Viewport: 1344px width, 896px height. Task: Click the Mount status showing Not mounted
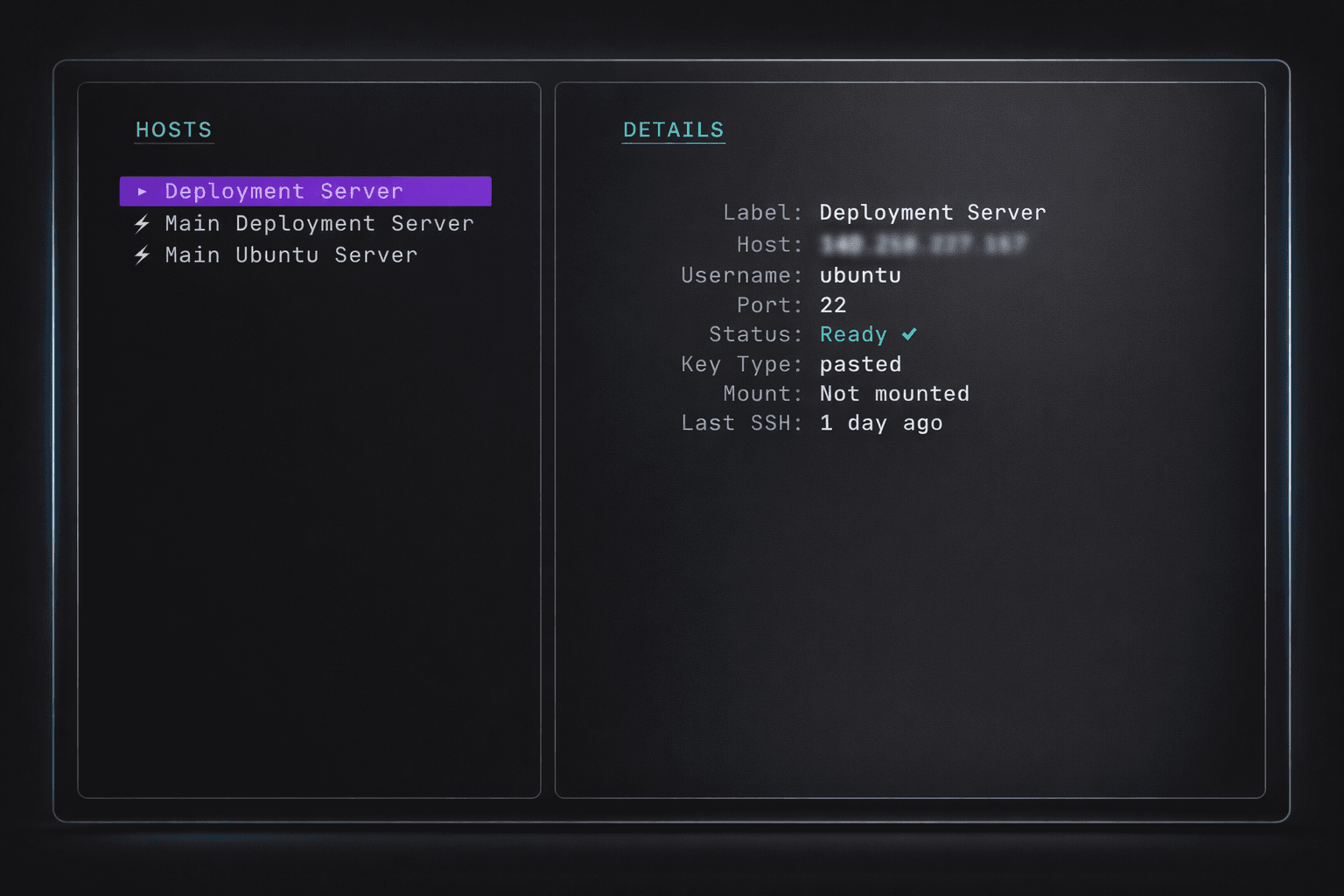894,394
